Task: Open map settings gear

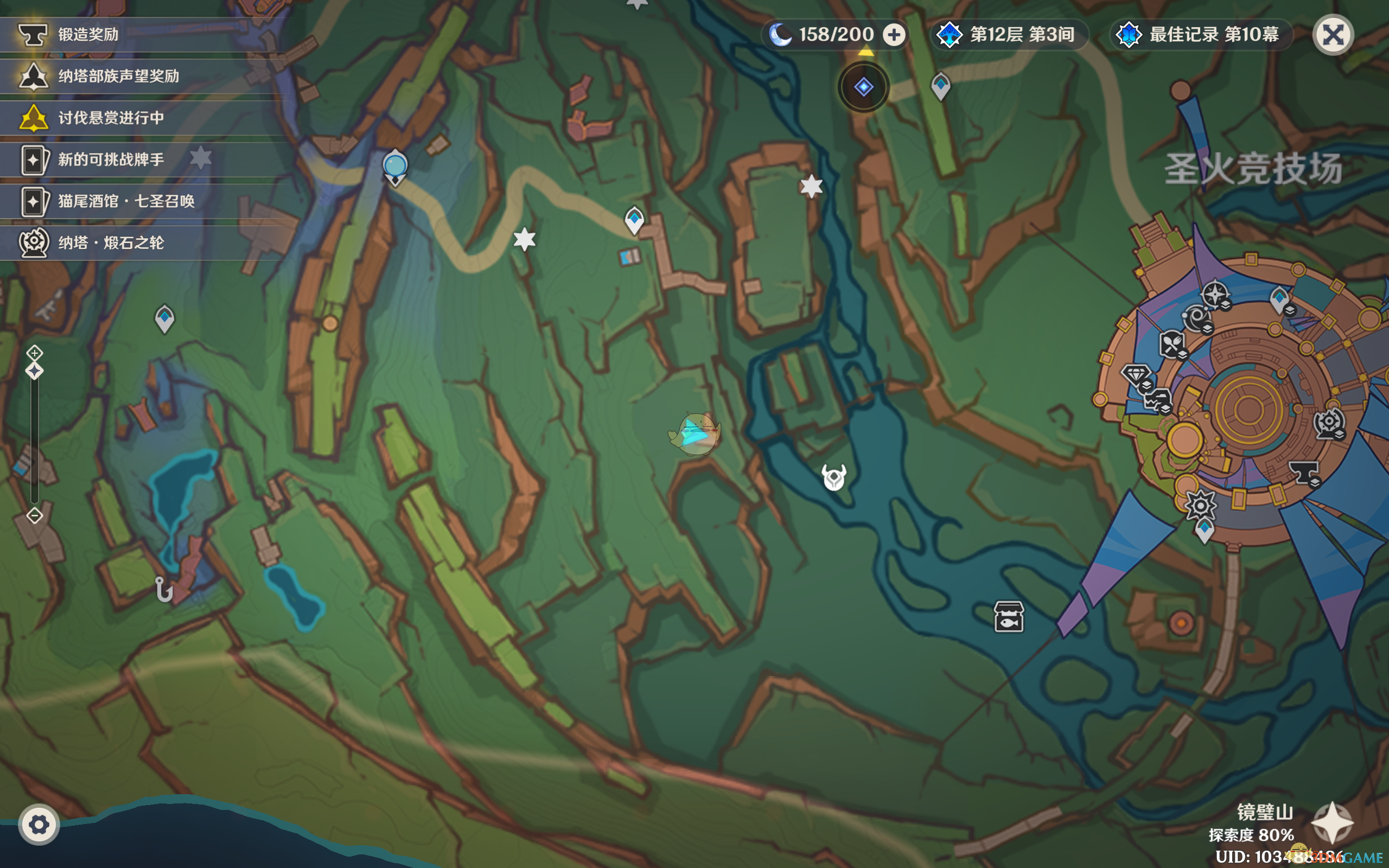Action: coord(39,825)
